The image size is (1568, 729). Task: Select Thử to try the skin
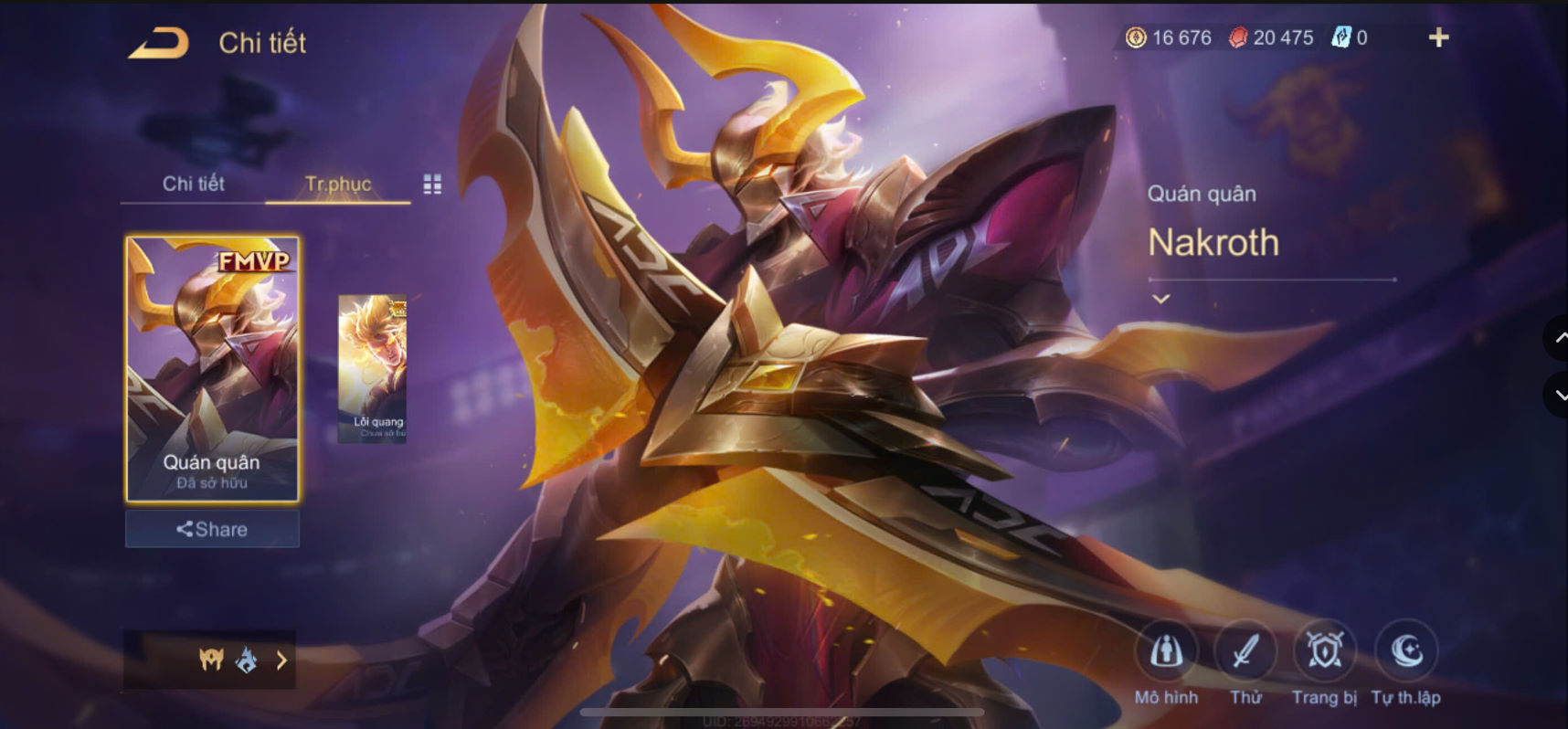(1245, 650)
